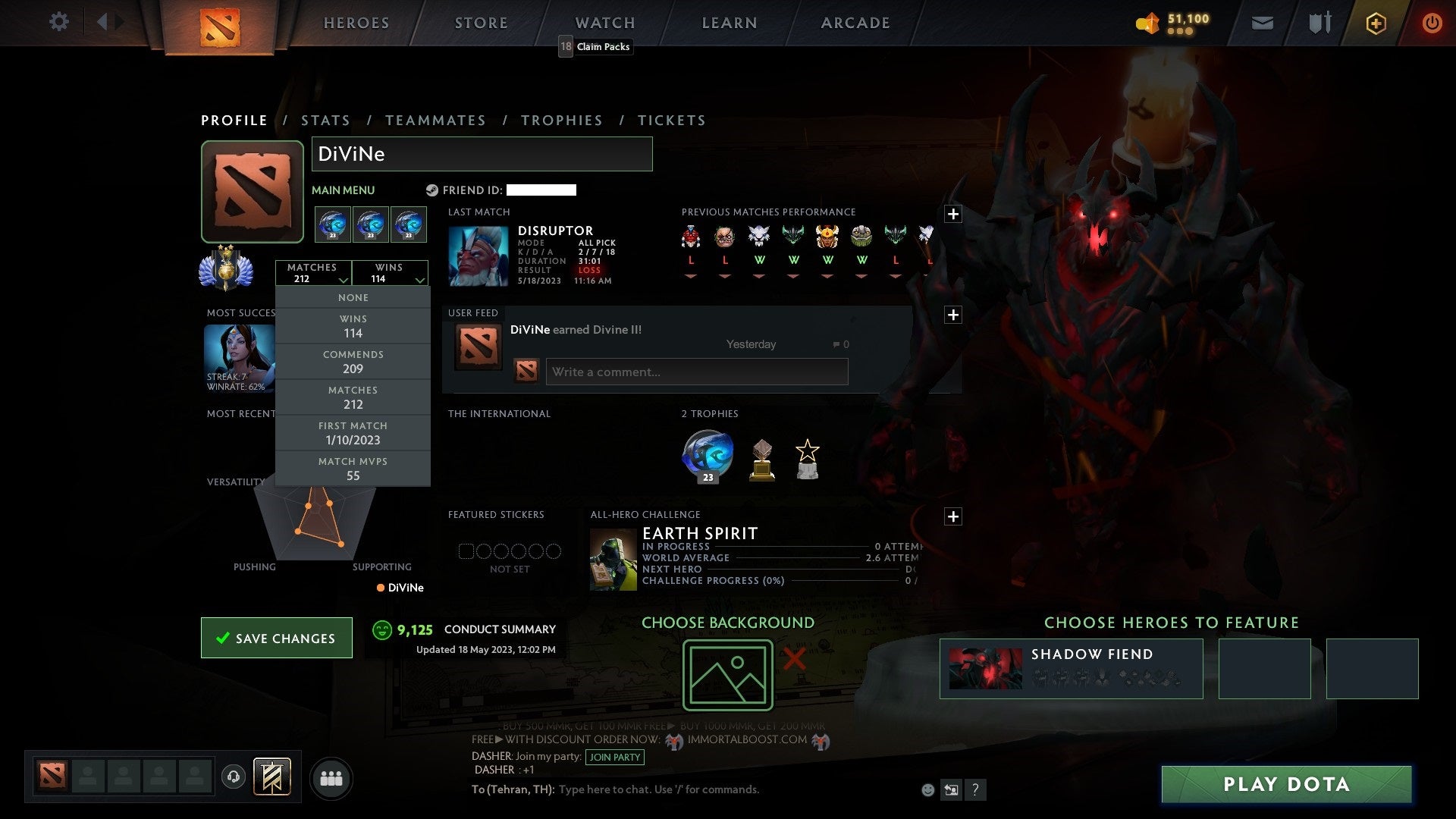Click the question mark help icon

point(976,789)
